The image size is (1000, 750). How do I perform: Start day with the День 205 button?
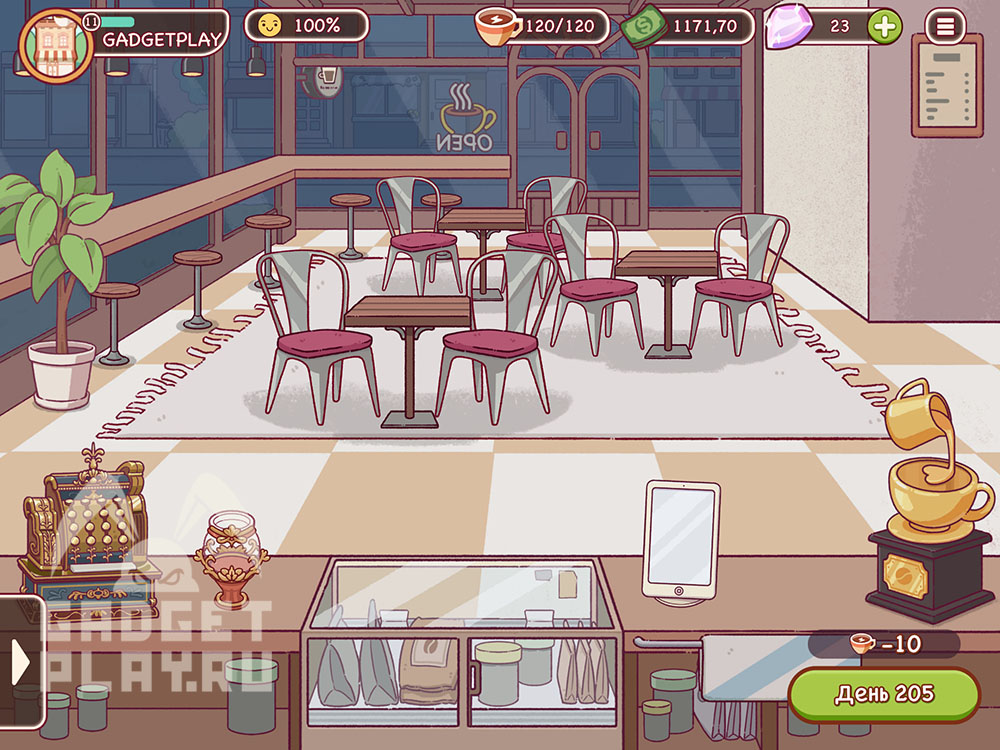click(x=884, y=694)
